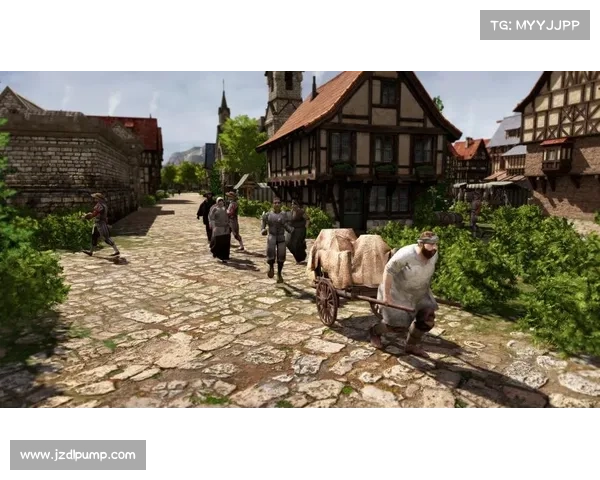
Task: Open the www.jzdlpump.com website link
Action: 79,455
